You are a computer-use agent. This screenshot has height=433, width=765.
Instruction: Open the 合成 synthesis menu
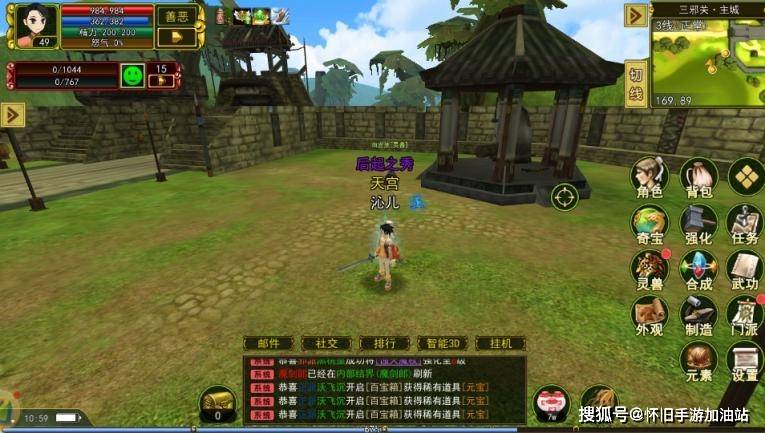(698, 270)
